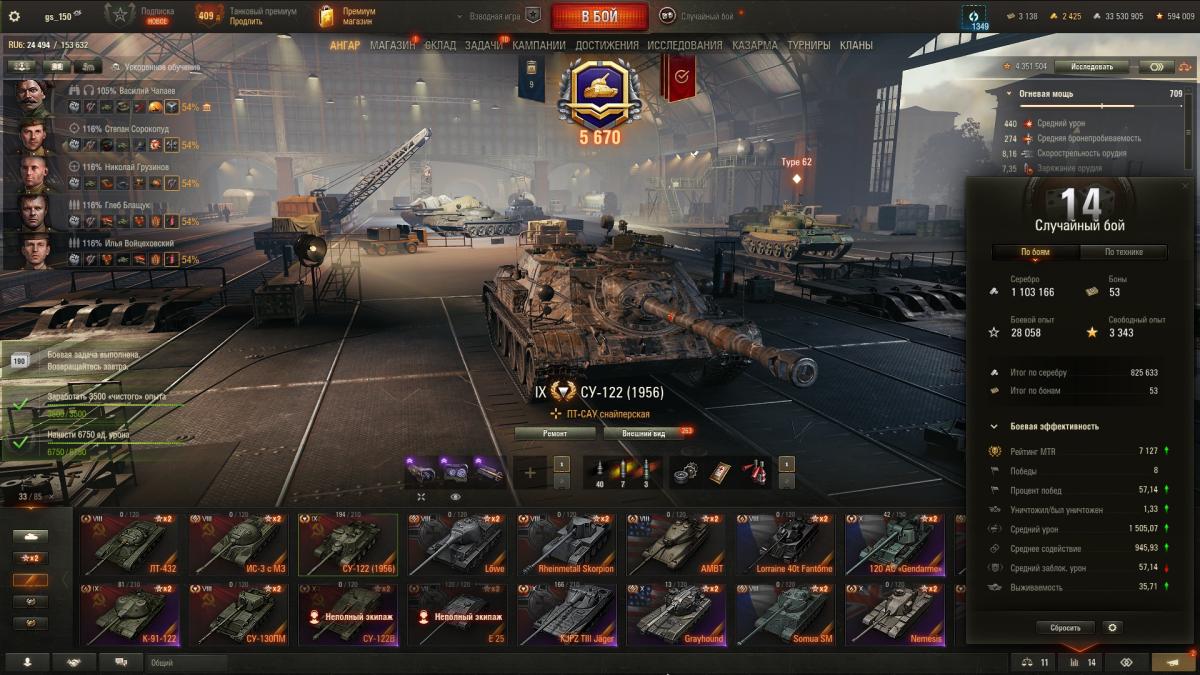Reset session stats with Сбросить

(1064, 628)
